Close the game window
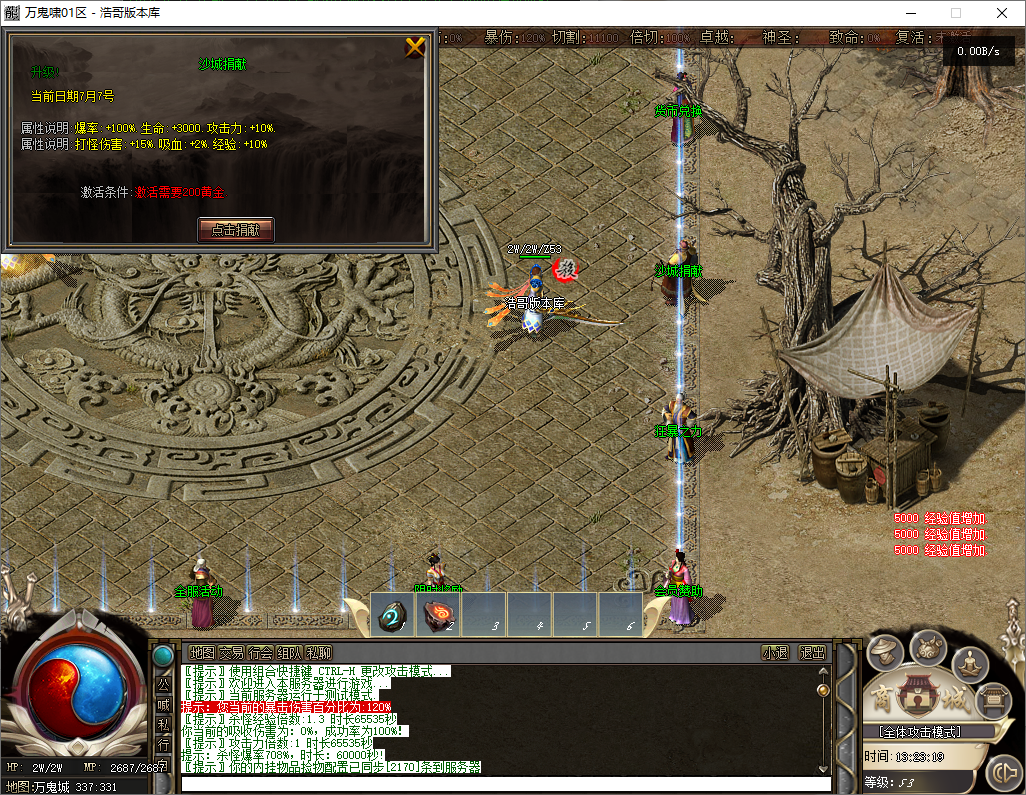Viewport: 1026px width, 795px height. 1001,13
